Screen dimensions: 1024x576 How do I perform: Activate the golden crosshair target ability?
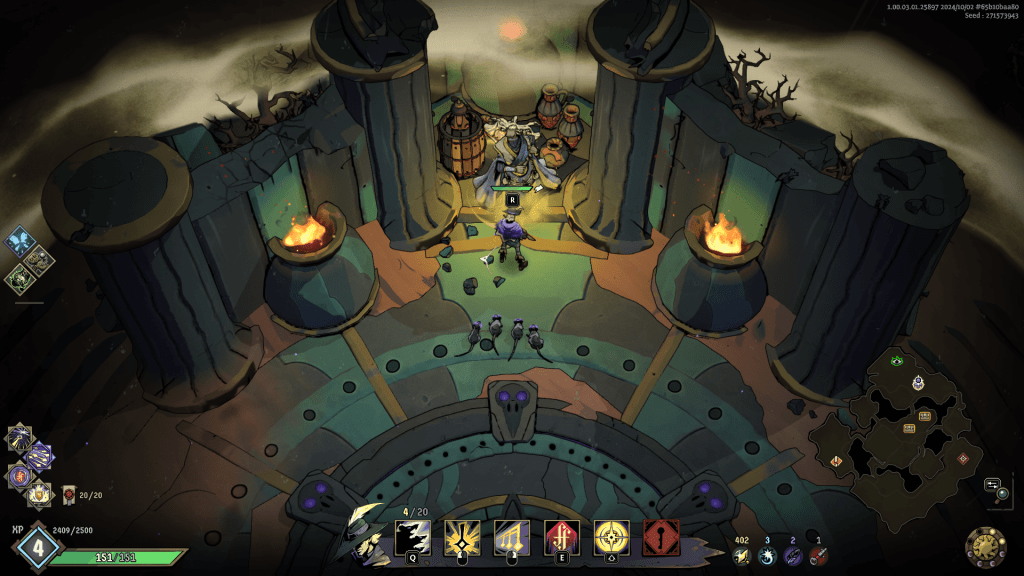point(611,537)
